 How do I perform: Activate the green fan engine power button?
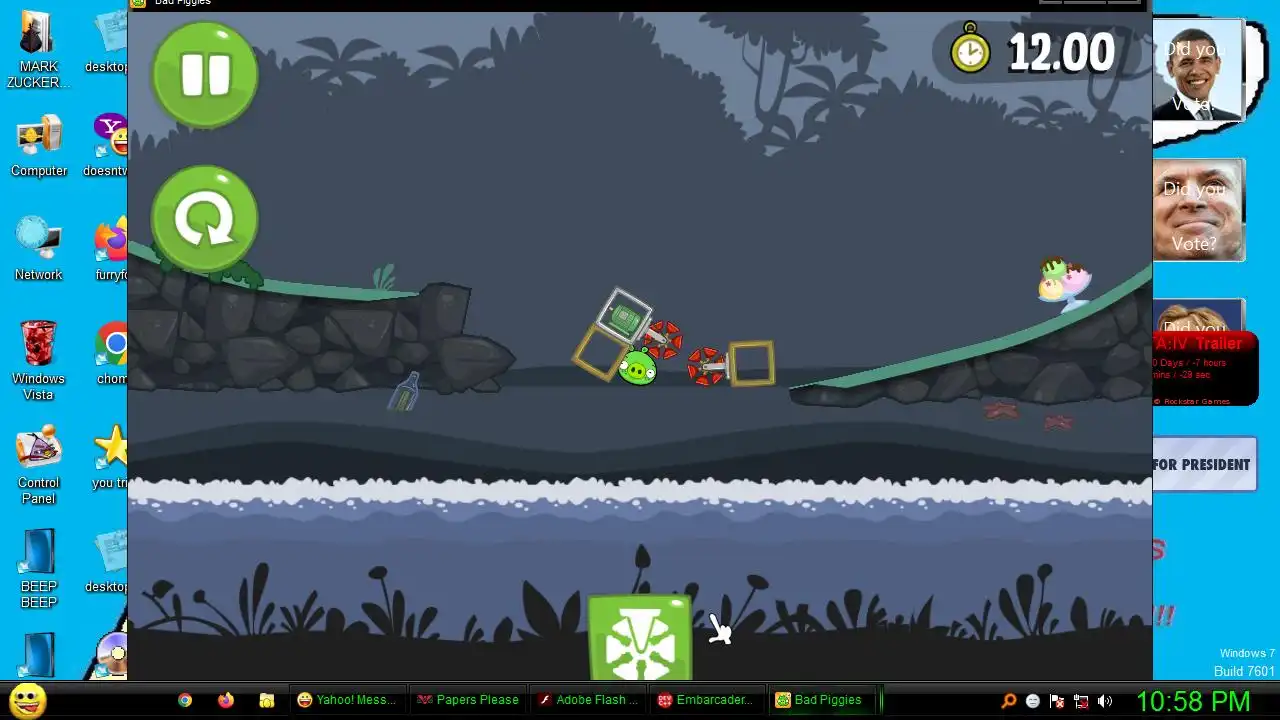point(640,638)
